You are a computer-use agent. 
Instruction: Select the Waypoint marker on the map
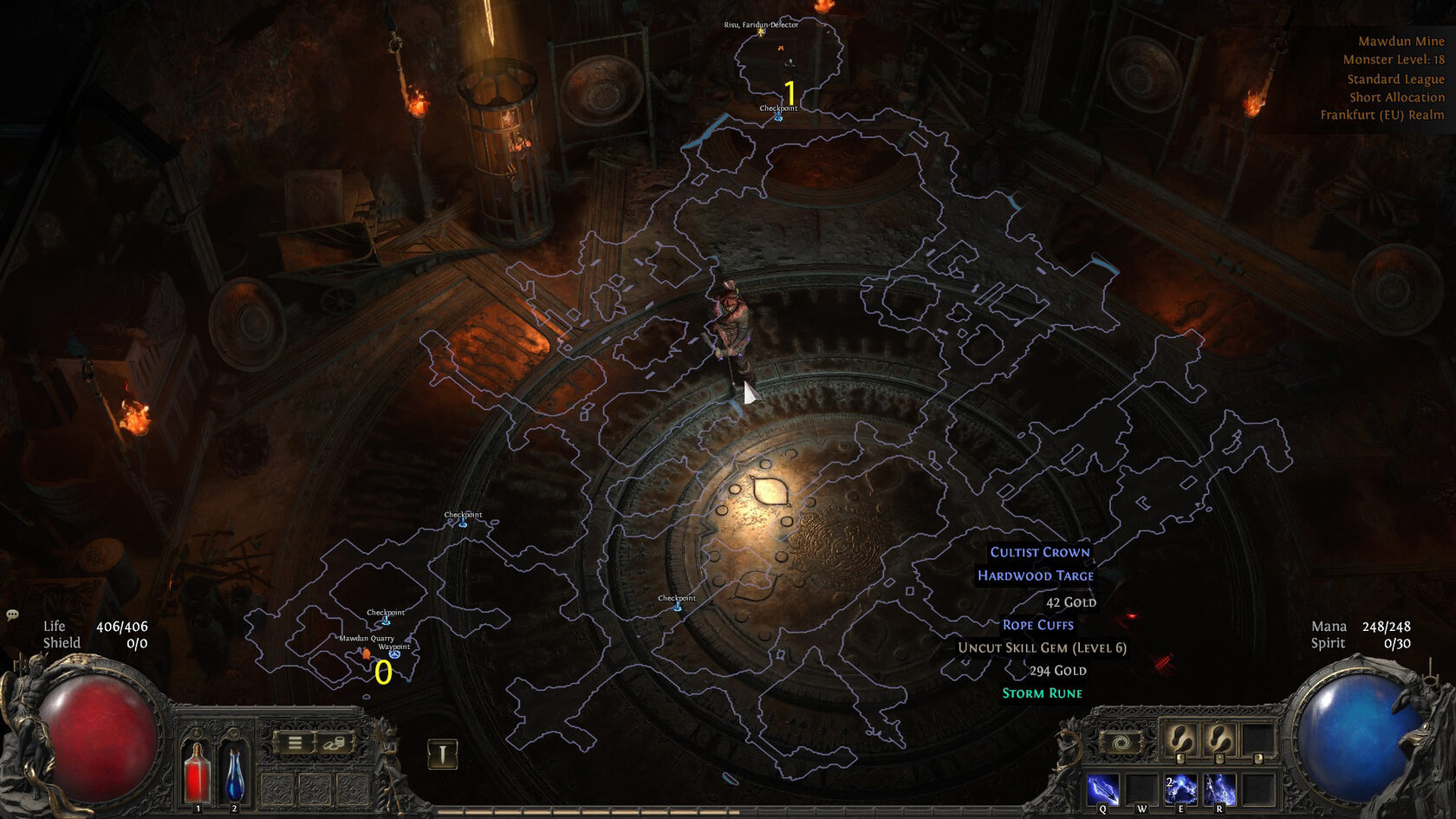coord(394,654)
